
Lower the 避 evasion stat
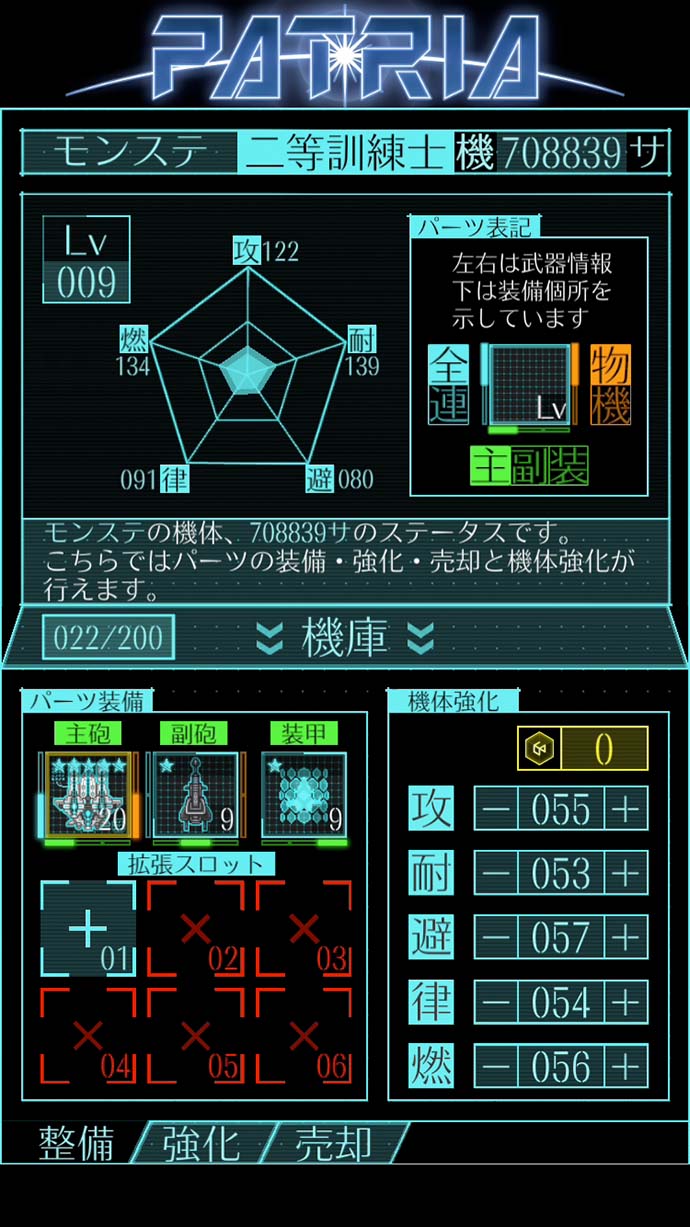pyautogui.click(x=496, y=937)
